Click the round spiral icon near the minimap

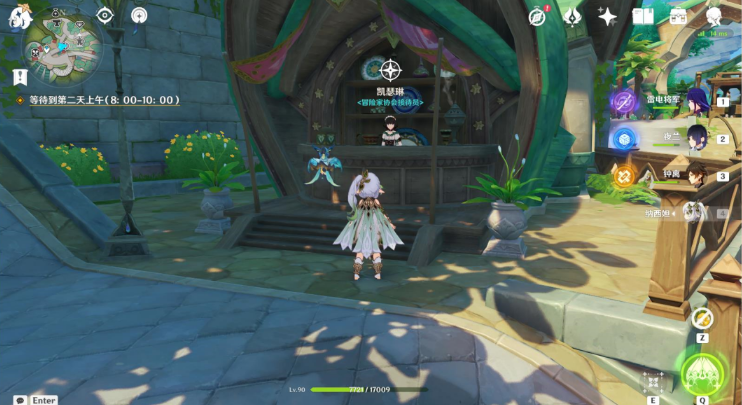pos(139,15)
